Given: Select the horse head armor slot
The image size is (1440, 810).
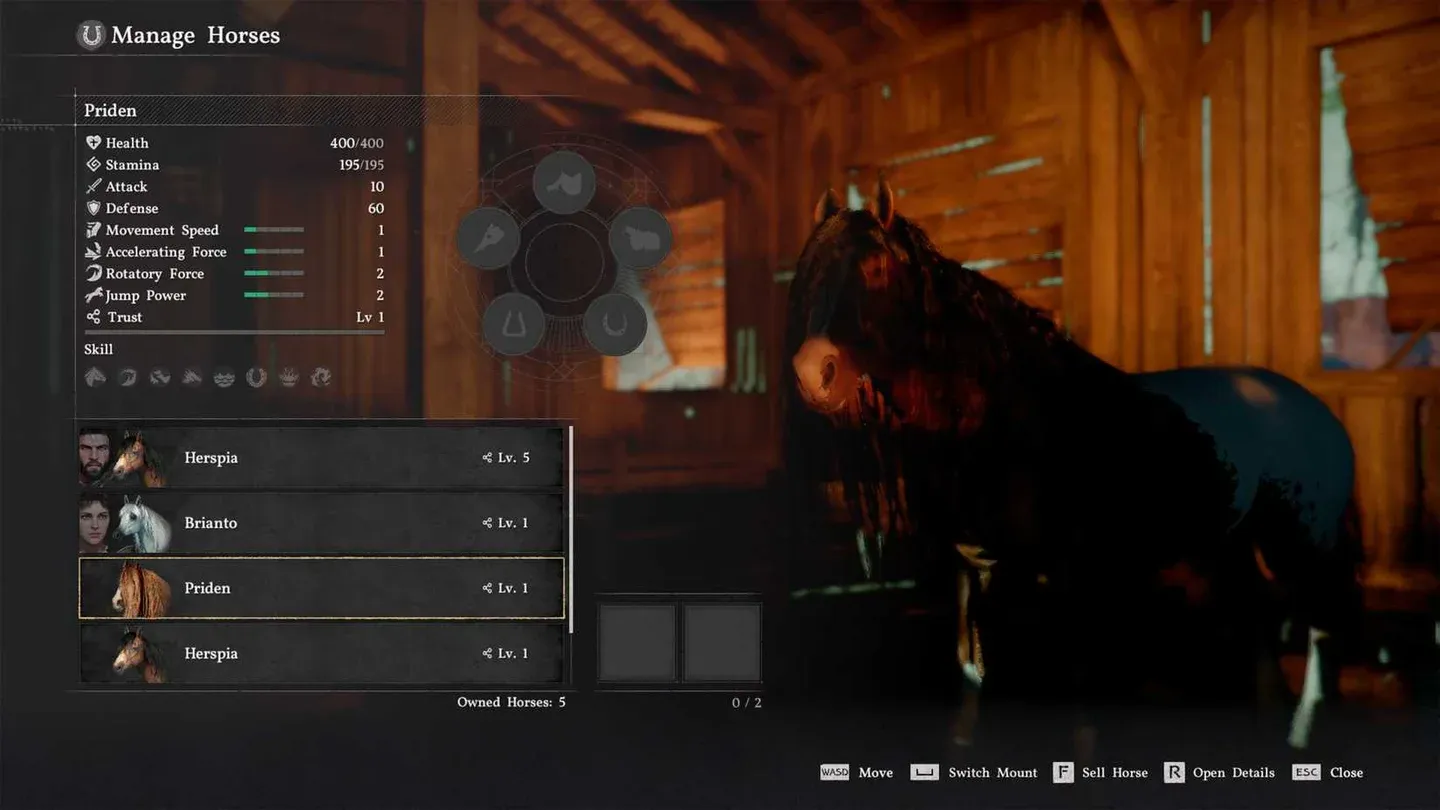Looking at the screenshot, I should tap(488, 238).
